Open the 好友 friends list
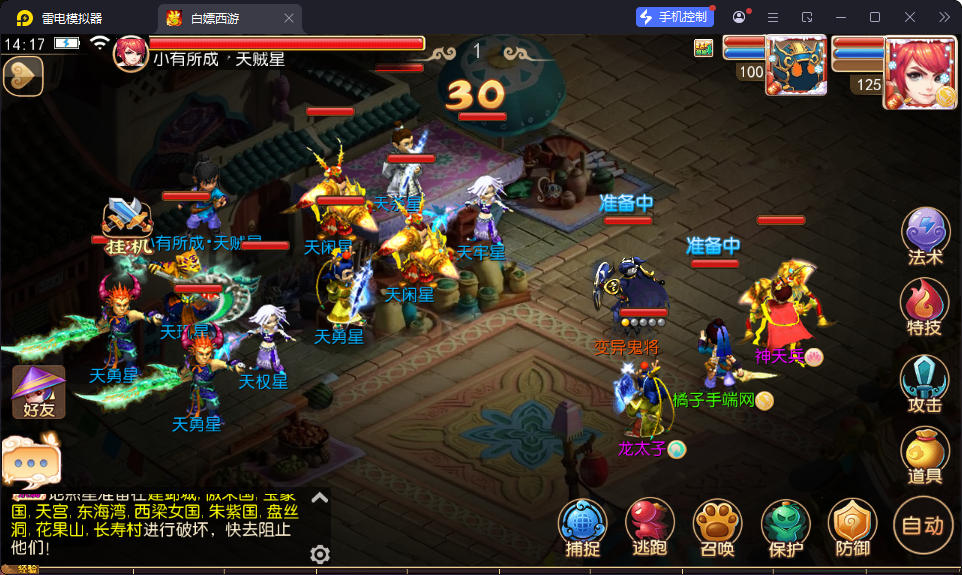962x575 pixels. [x=38, y=391]
